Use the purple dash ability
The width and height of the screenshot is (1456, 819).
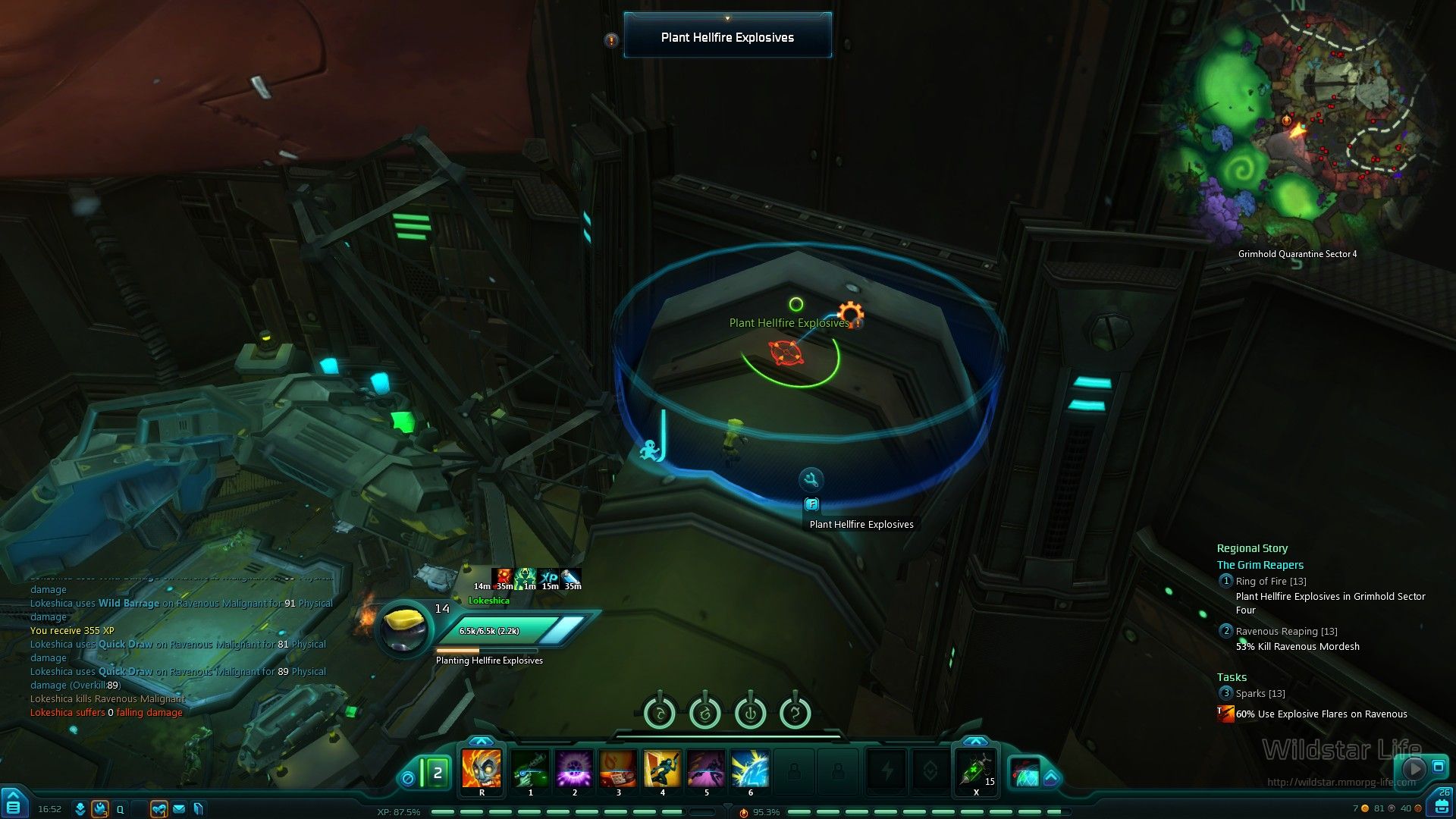(x=706, y=768)
